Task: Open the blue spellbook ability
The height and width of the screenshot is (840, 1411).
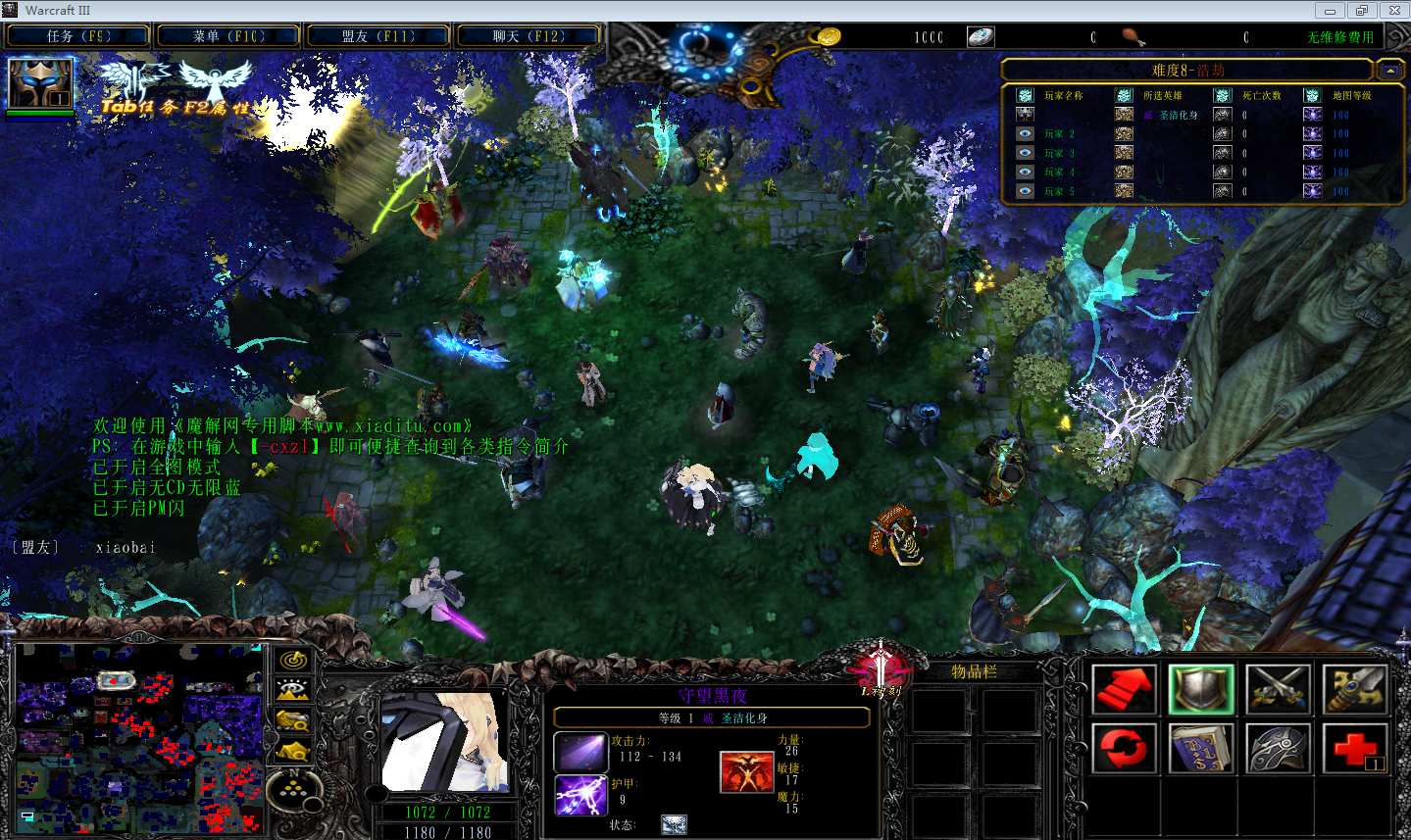Action: point(1200,748)
